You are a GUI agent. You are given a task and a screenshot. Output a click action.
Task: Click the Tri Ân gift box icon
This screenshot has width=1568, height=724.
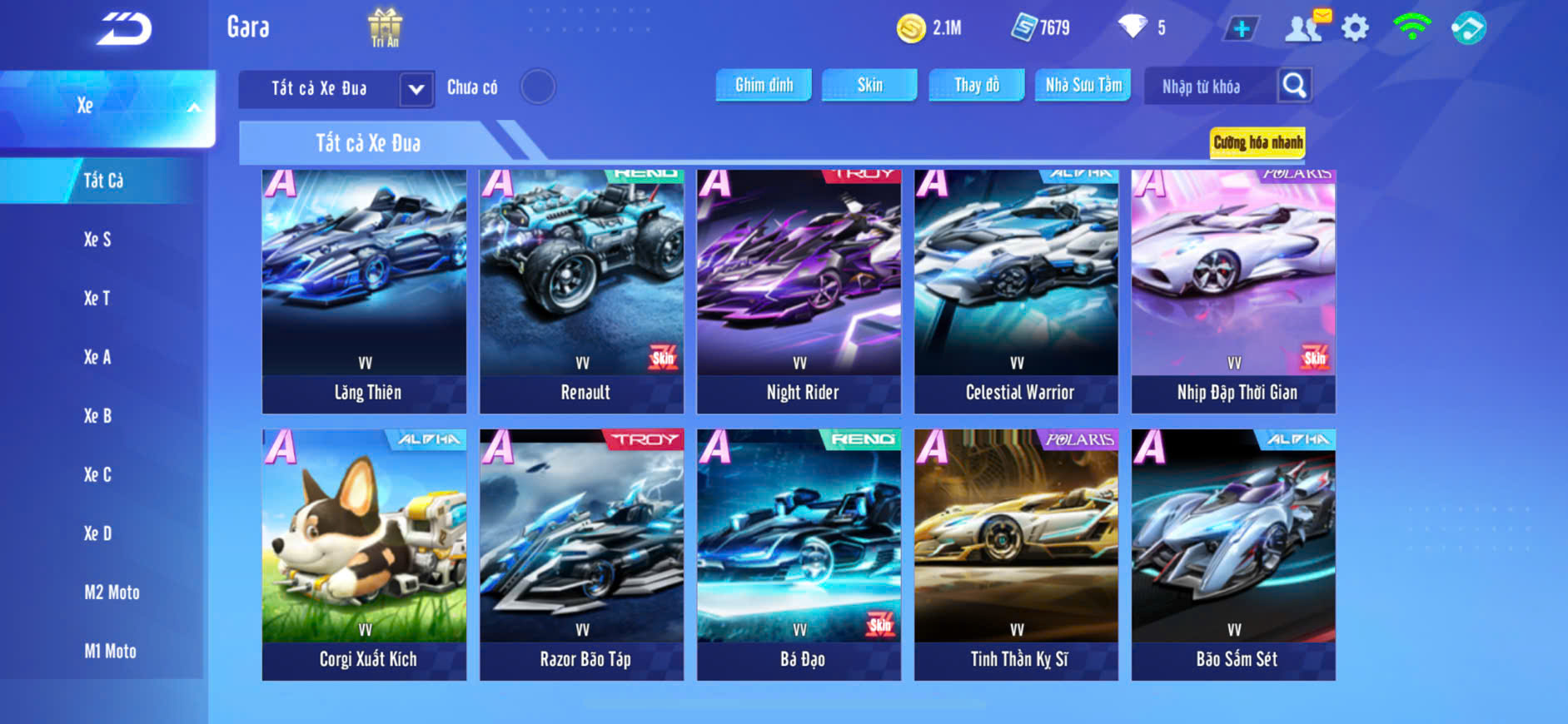tap(385, 27)
